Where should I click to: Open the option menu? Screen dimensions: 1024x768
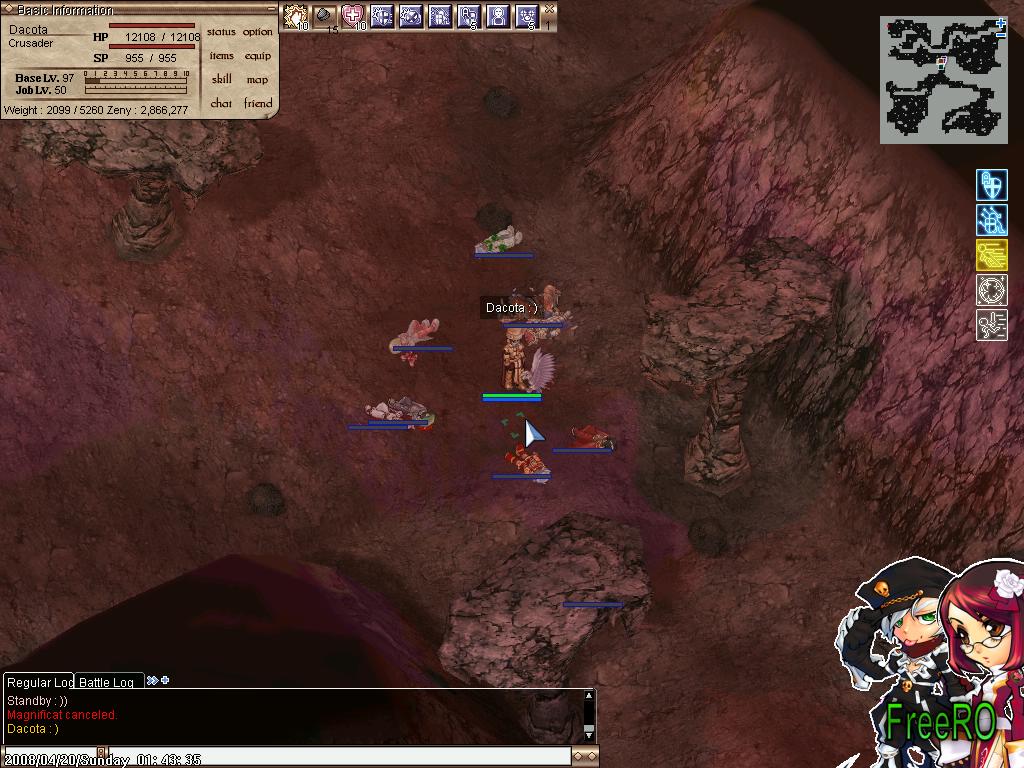click(x=257, y=32)
